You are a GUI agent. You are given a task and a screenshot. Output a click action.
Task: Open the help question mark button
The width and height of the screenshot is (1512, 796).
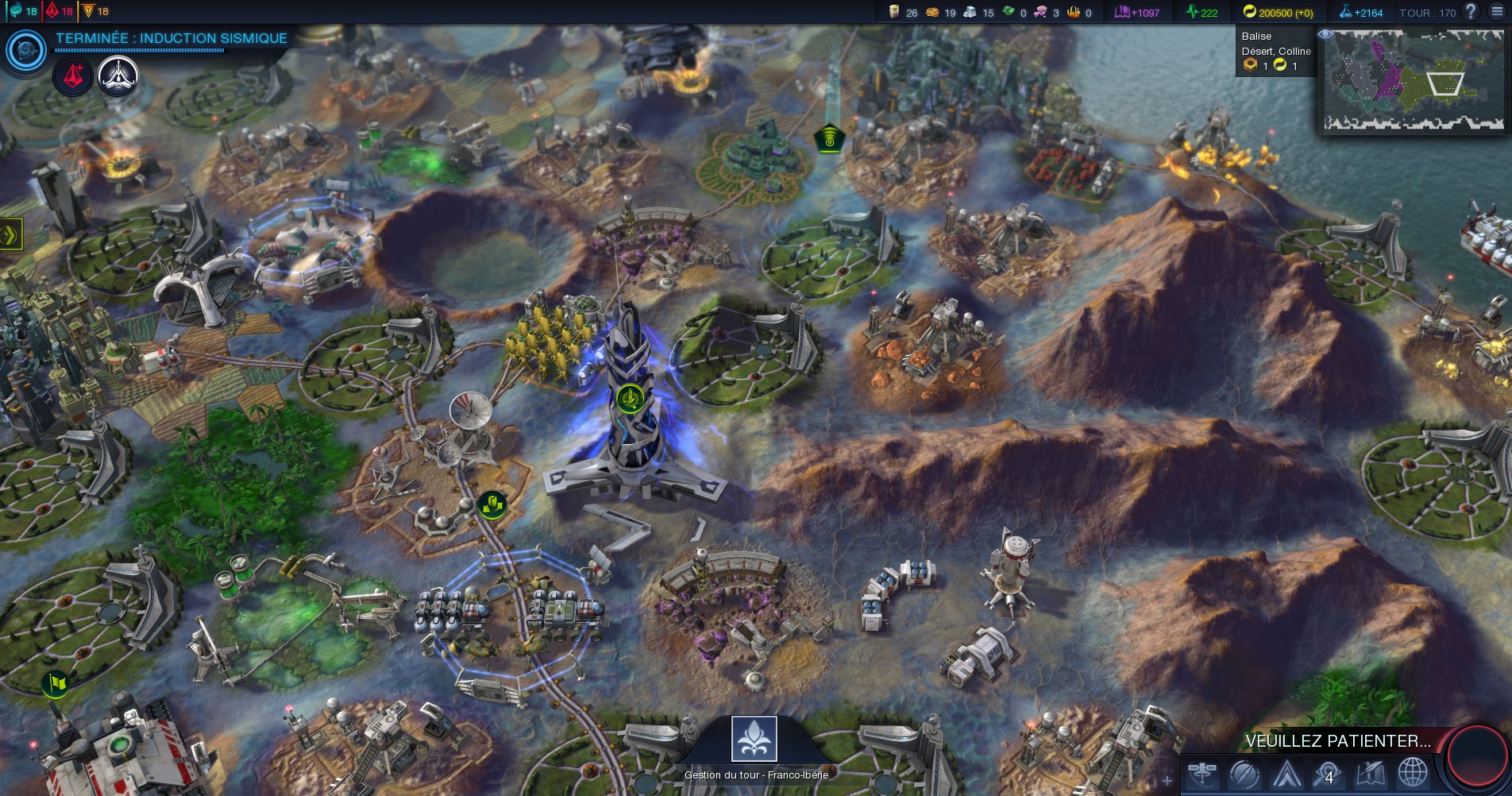tap(1471, 12)
